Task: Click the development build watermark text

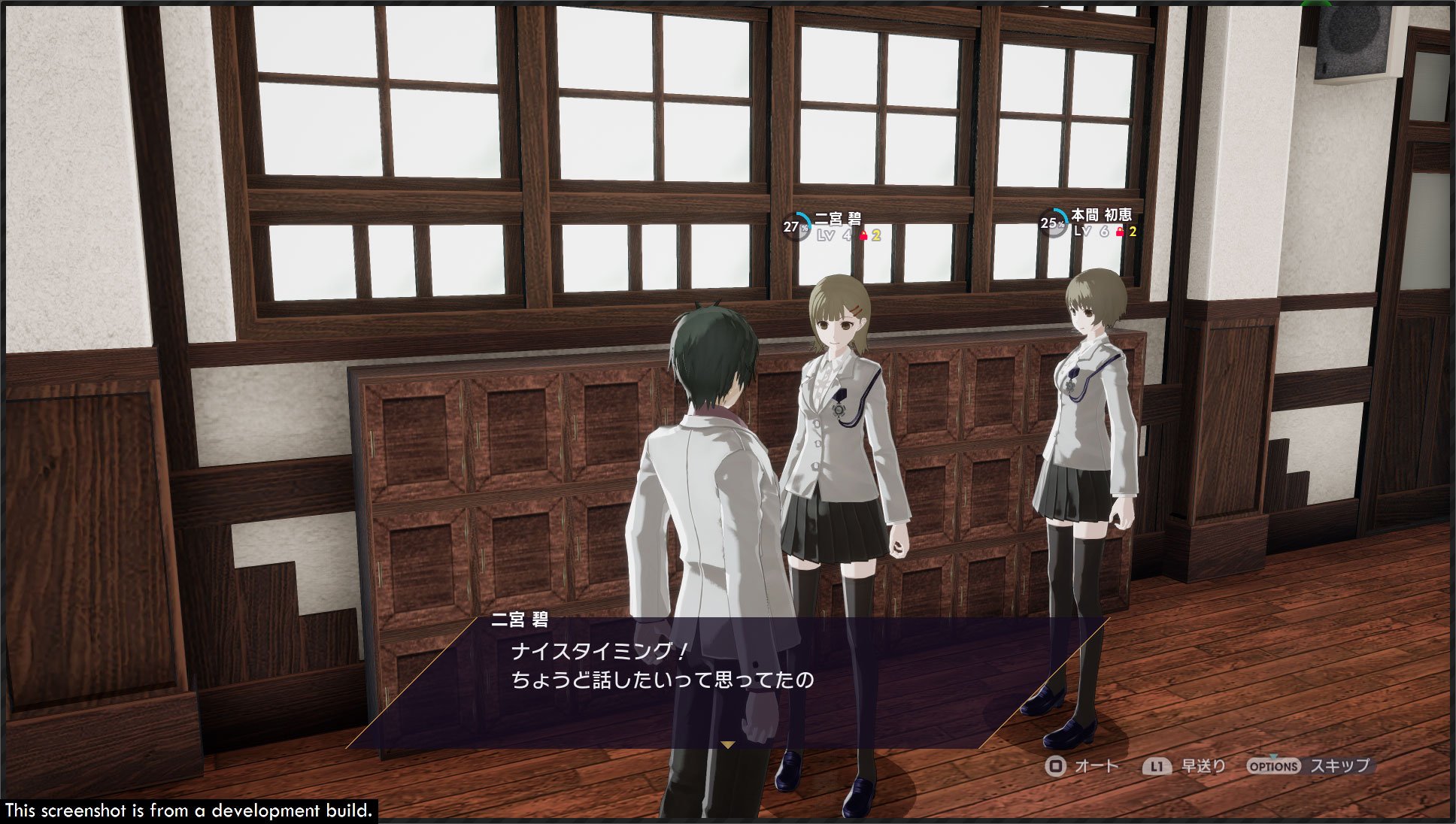Action: pyautogui.click(x=188, y=812)
